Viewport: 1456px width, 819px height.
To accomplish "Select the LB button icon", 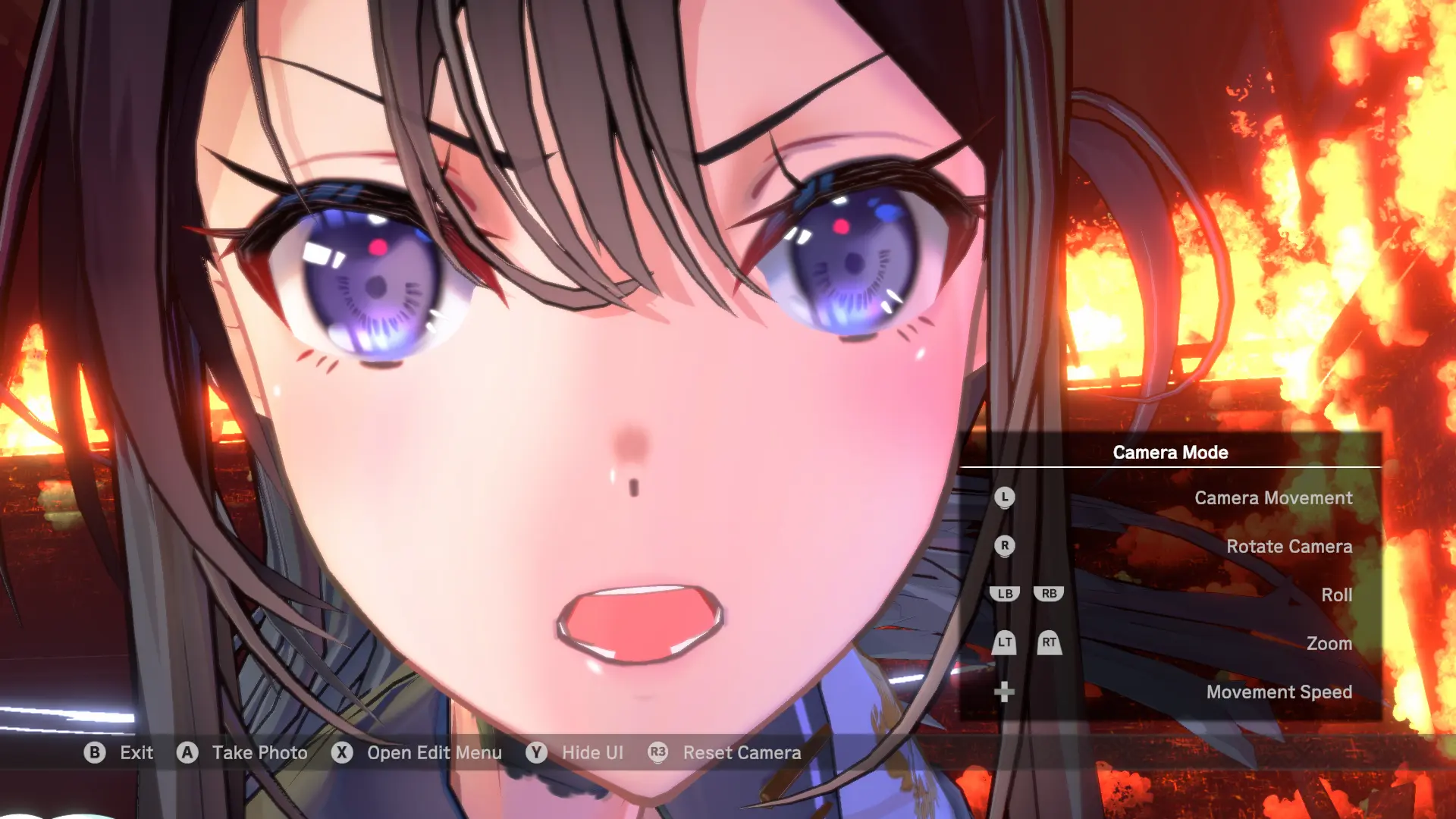I will coord(1004,595).
